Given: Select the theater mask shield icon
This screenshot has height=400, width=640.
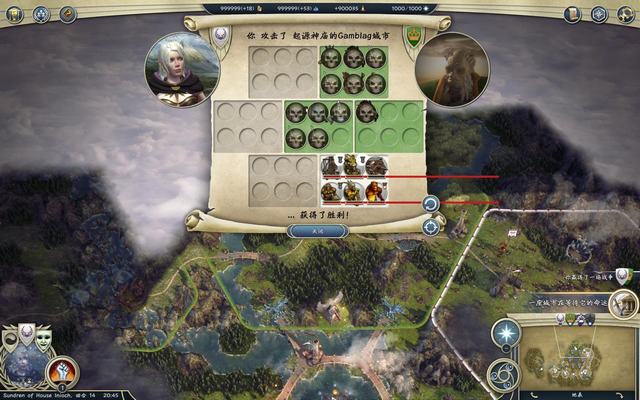Looking at the screenshot, I should (x=44, y=339).
